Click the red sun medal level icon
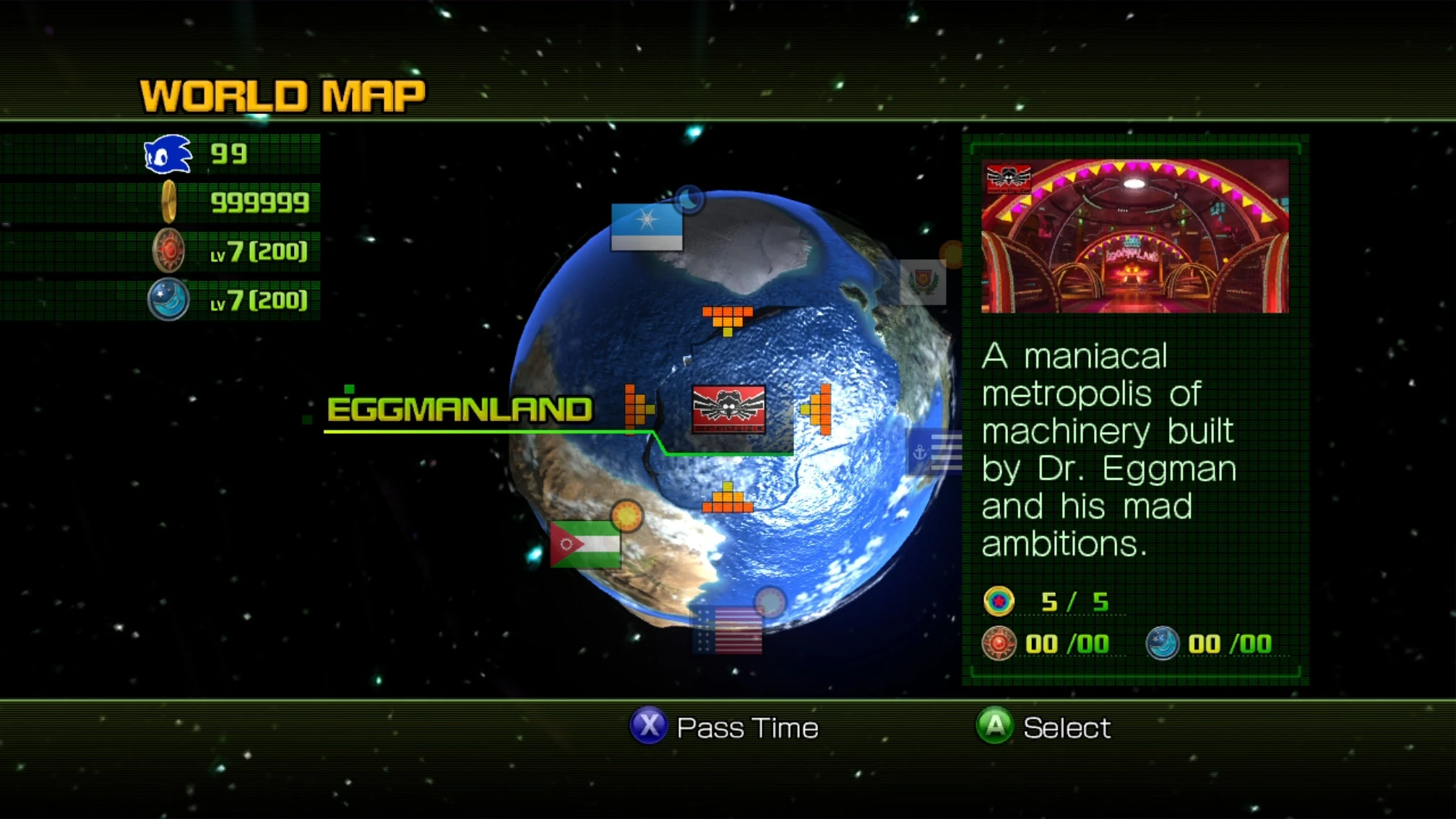The height and width of the screenshot is (819, 1456). click(168, 251)
